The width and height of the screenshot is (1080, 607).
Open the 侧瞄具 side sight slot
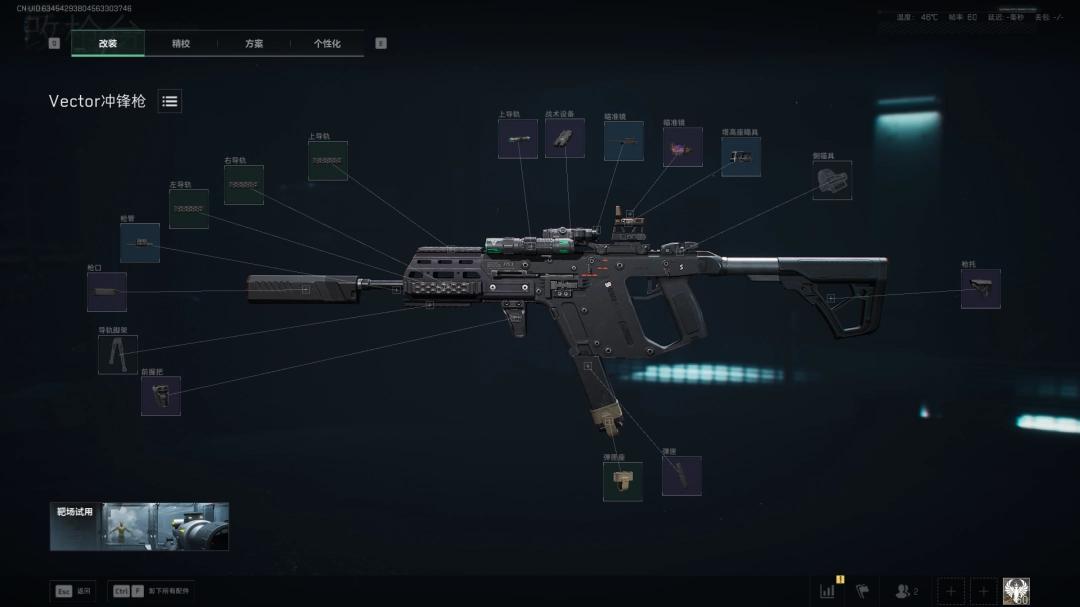(832, 180)
